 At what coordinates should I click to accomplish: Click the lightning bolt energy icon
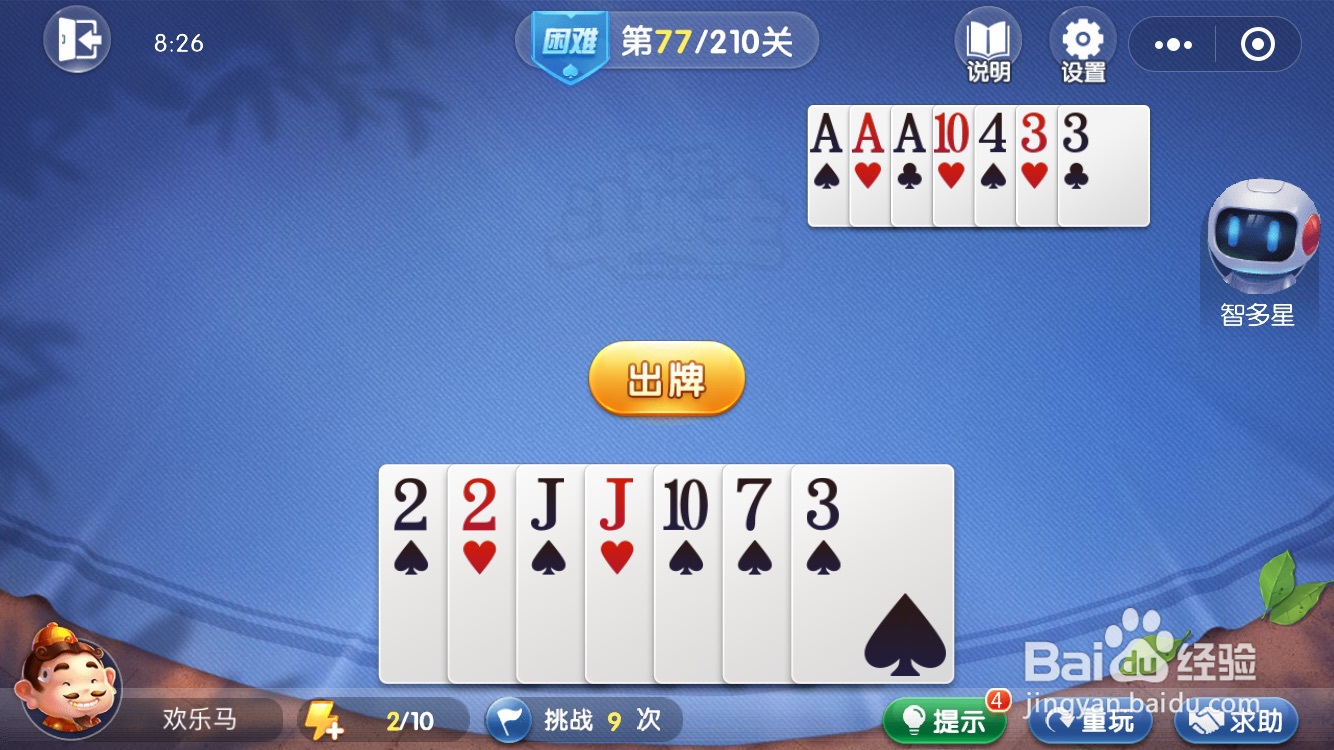pyautogui.click(x=322, y=719)
